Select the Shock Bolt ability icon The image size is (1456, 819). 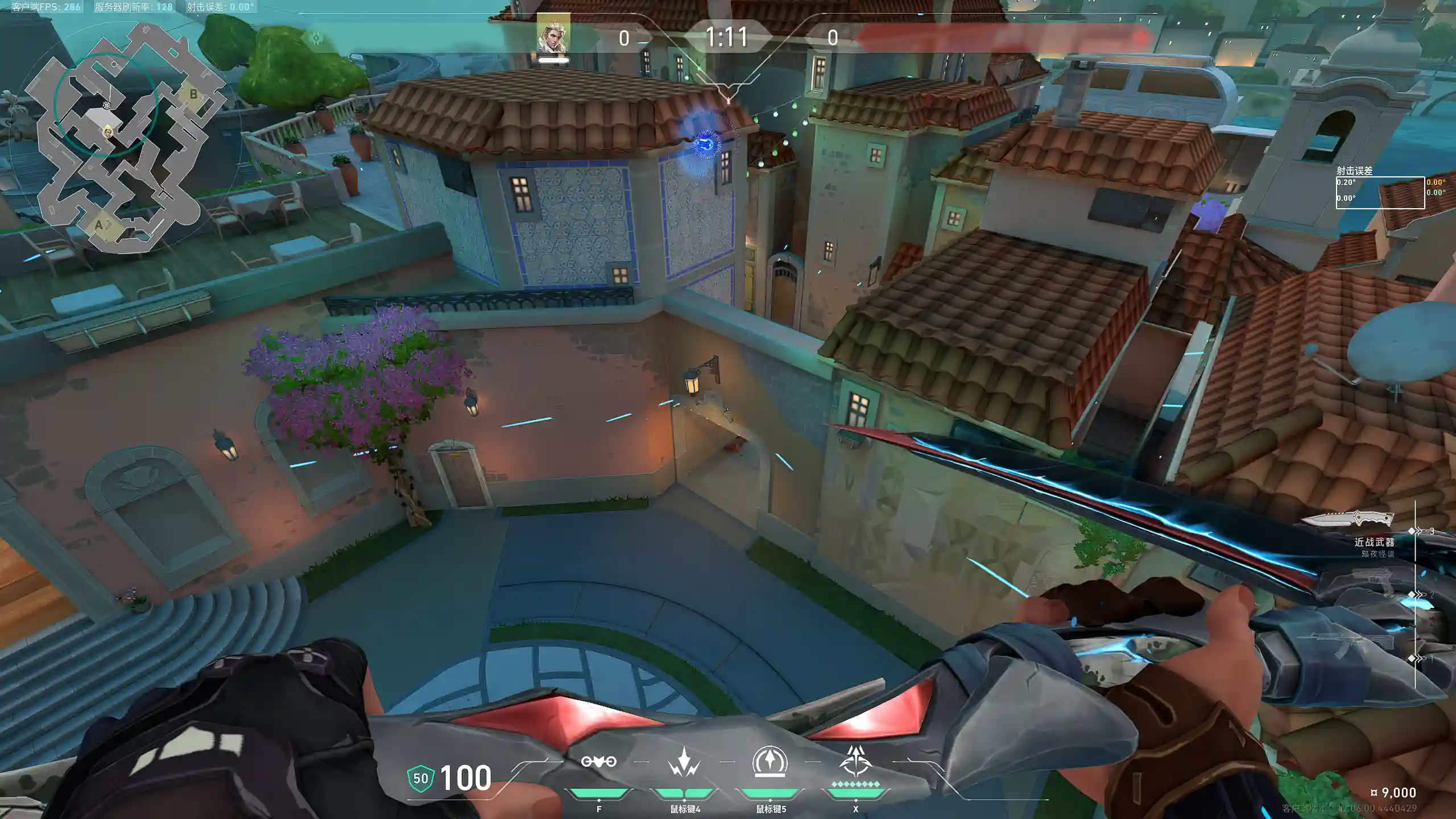(684, 762)
